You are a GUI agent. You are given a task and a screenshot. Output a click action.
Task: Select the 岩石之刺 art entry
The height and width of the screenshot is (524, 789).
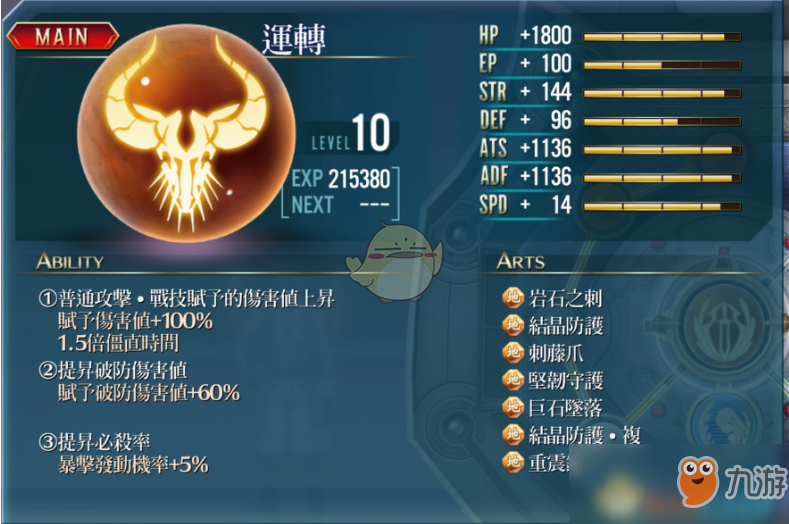coord(565,298)
